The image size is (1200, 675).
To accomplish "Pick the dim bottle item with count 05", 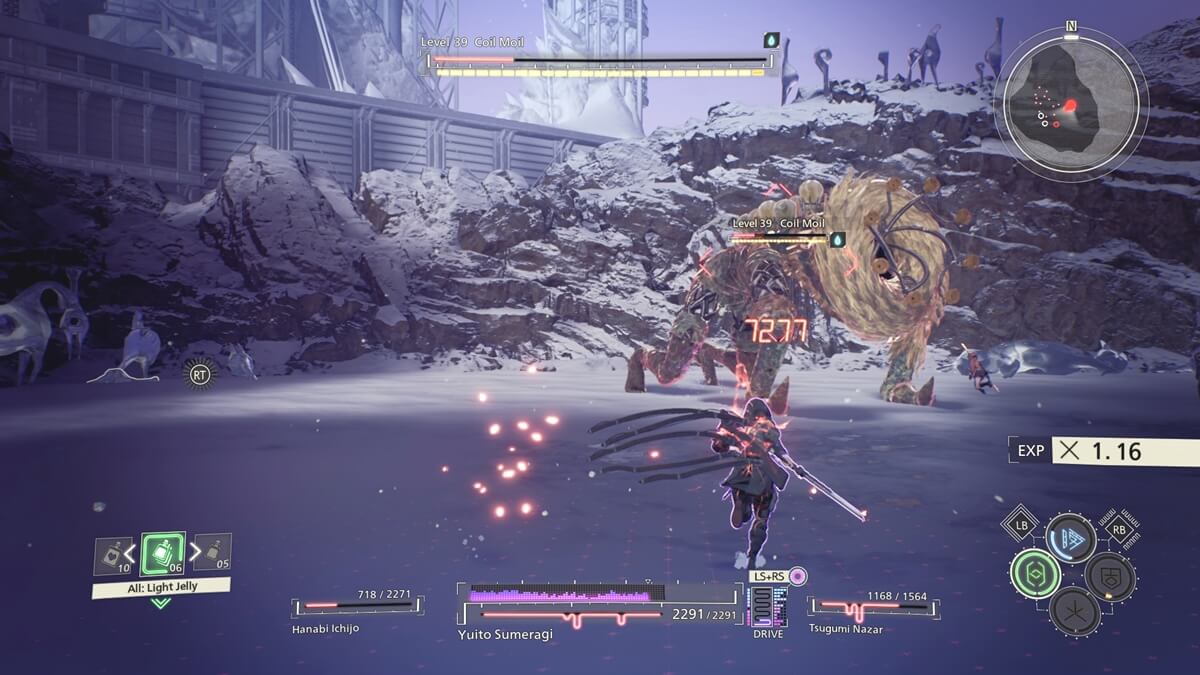I will [x=213, y=553].
